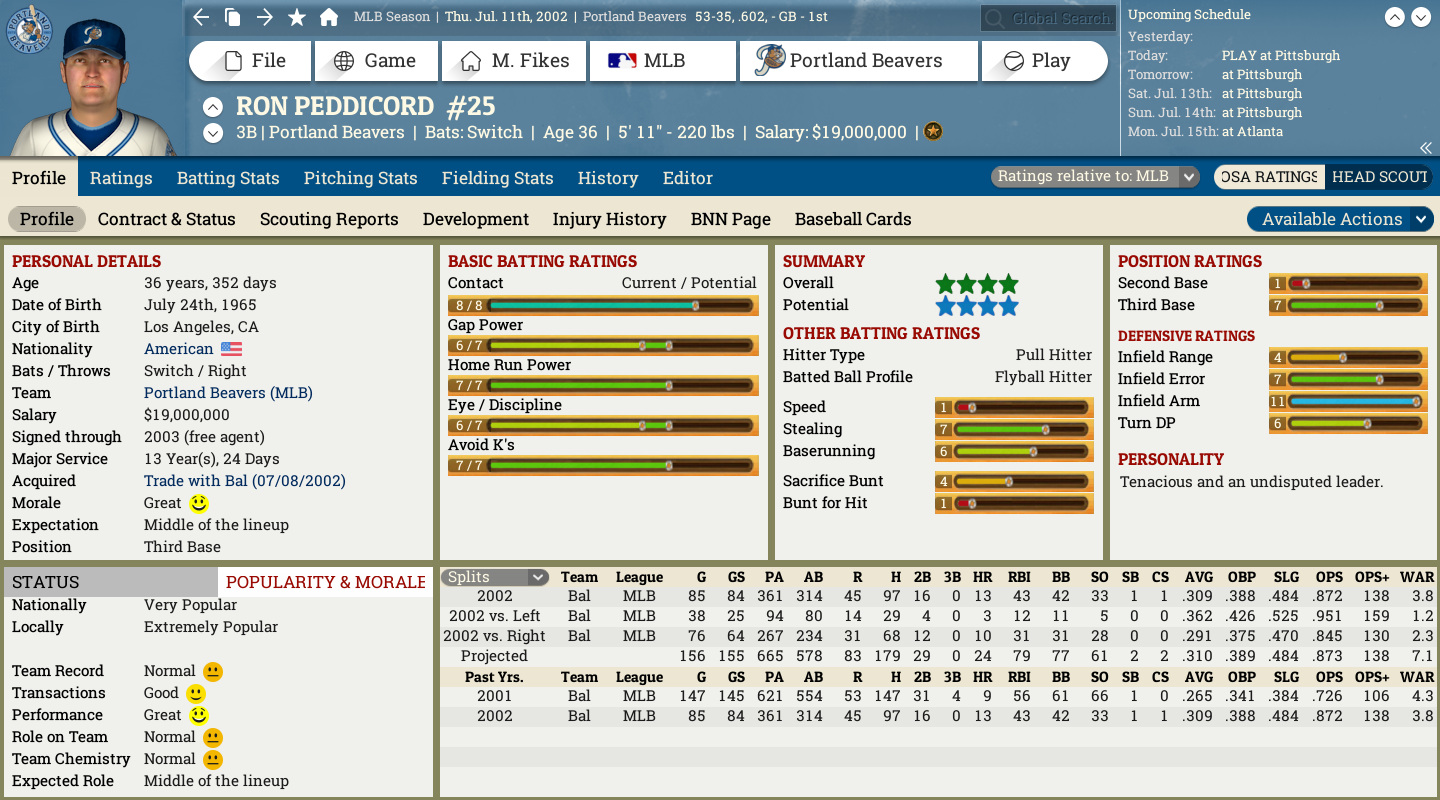Open the Ratings relative to dropdown
Screen dimensions: 1440x800
1093,174
